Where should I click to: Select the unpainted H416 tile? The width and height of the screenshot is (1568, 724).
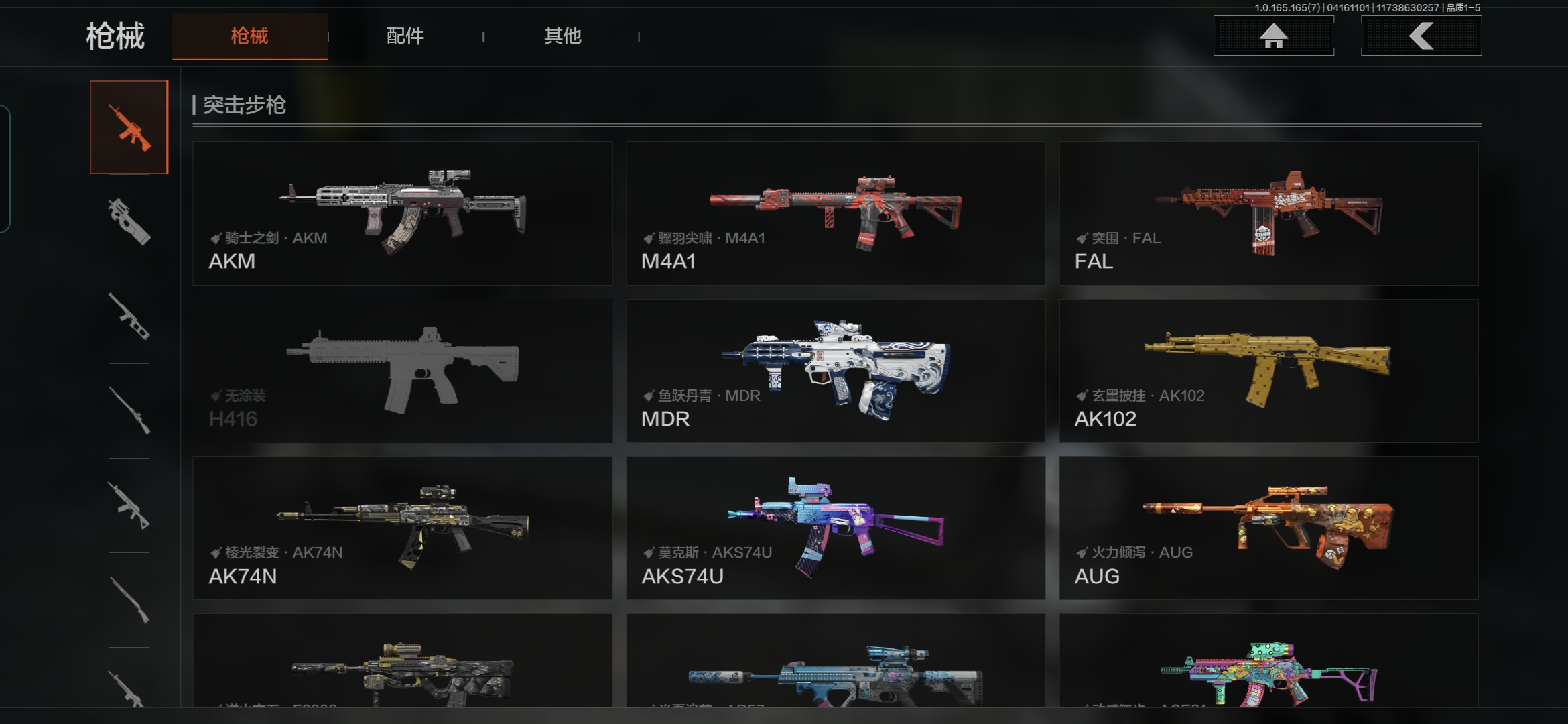click(x=402, y=371)
